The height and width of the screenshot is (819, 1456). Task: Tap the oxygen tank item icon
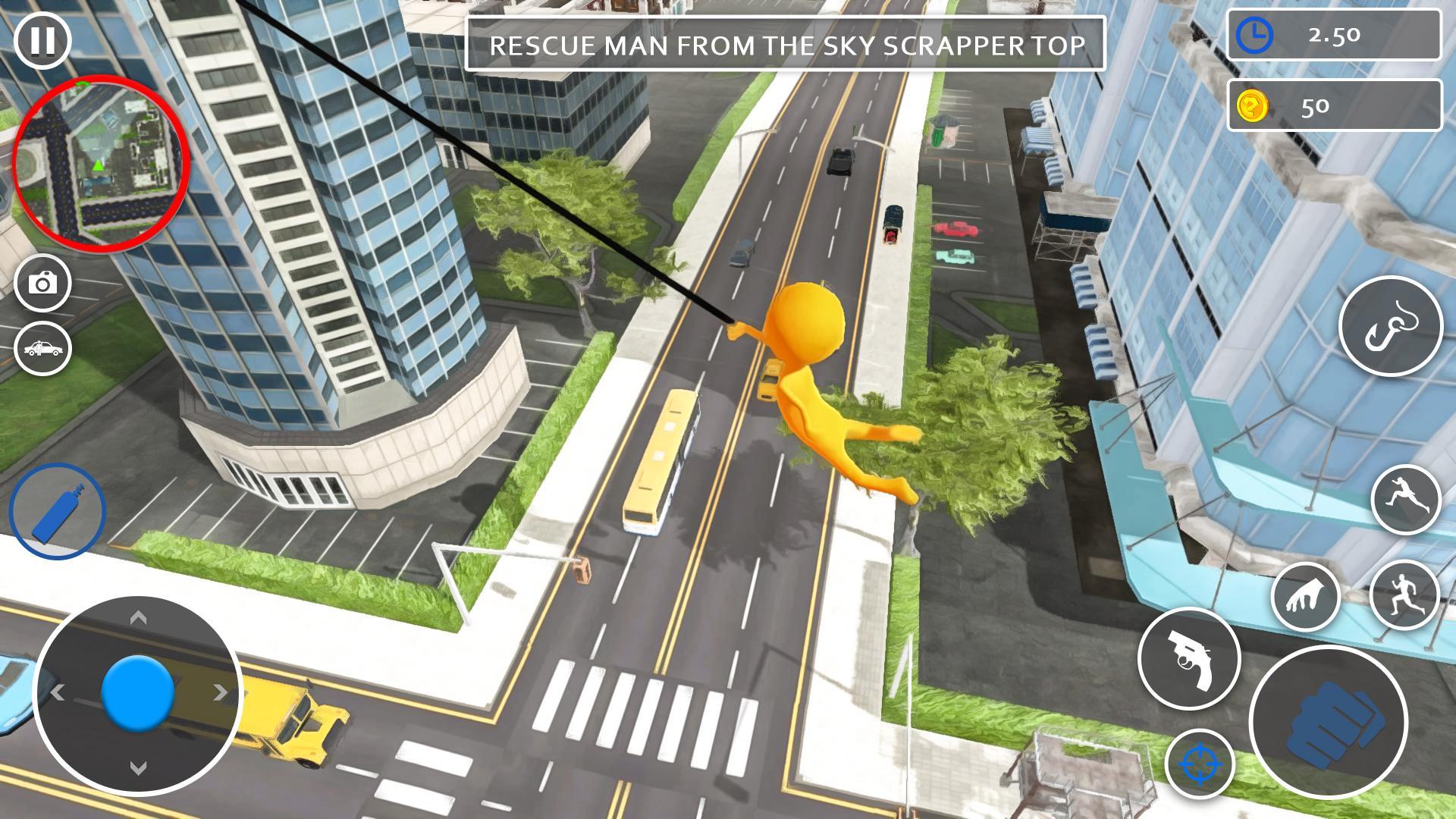[55, 512]
